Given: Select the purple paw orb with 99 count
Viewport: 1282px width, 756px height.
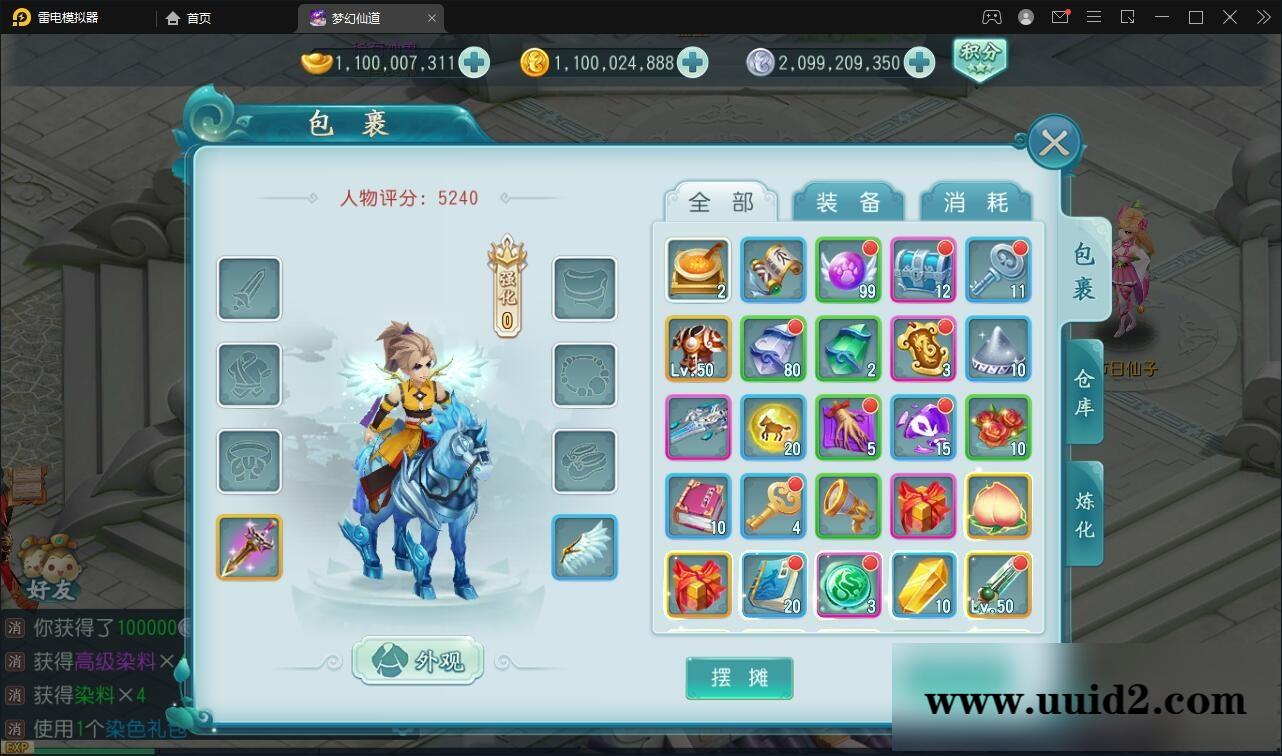Looking at the screenshot, I should tap(847, 269).
